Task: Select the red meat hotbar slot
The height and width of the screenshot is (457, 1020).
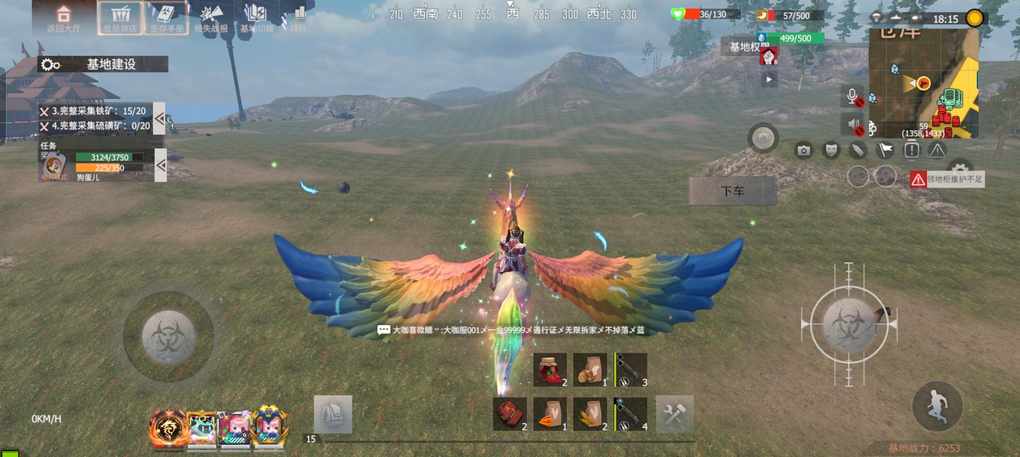Action: (x=509, y=413)
